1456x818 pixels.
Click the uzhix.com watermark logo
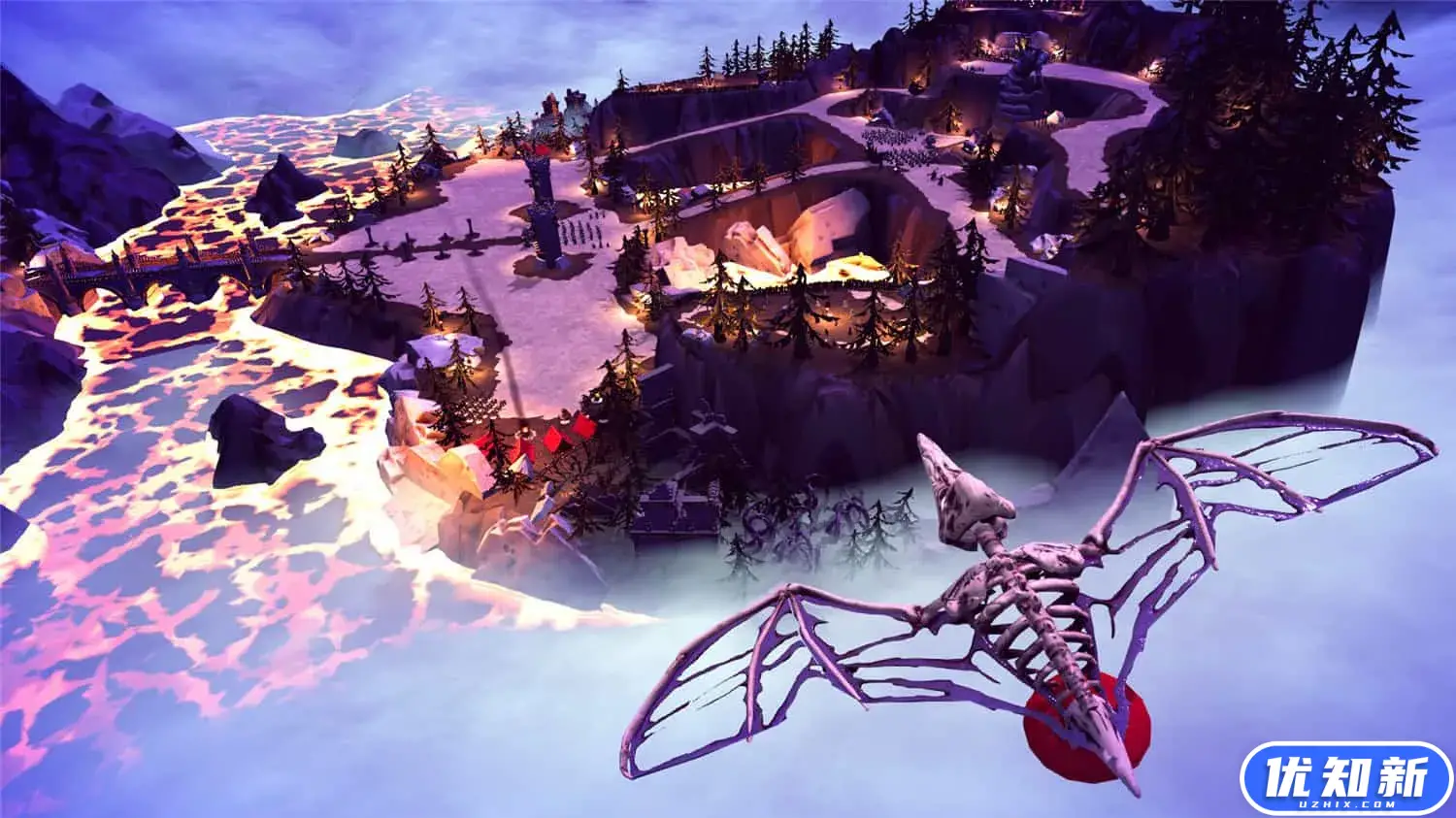coord(1345,779)
